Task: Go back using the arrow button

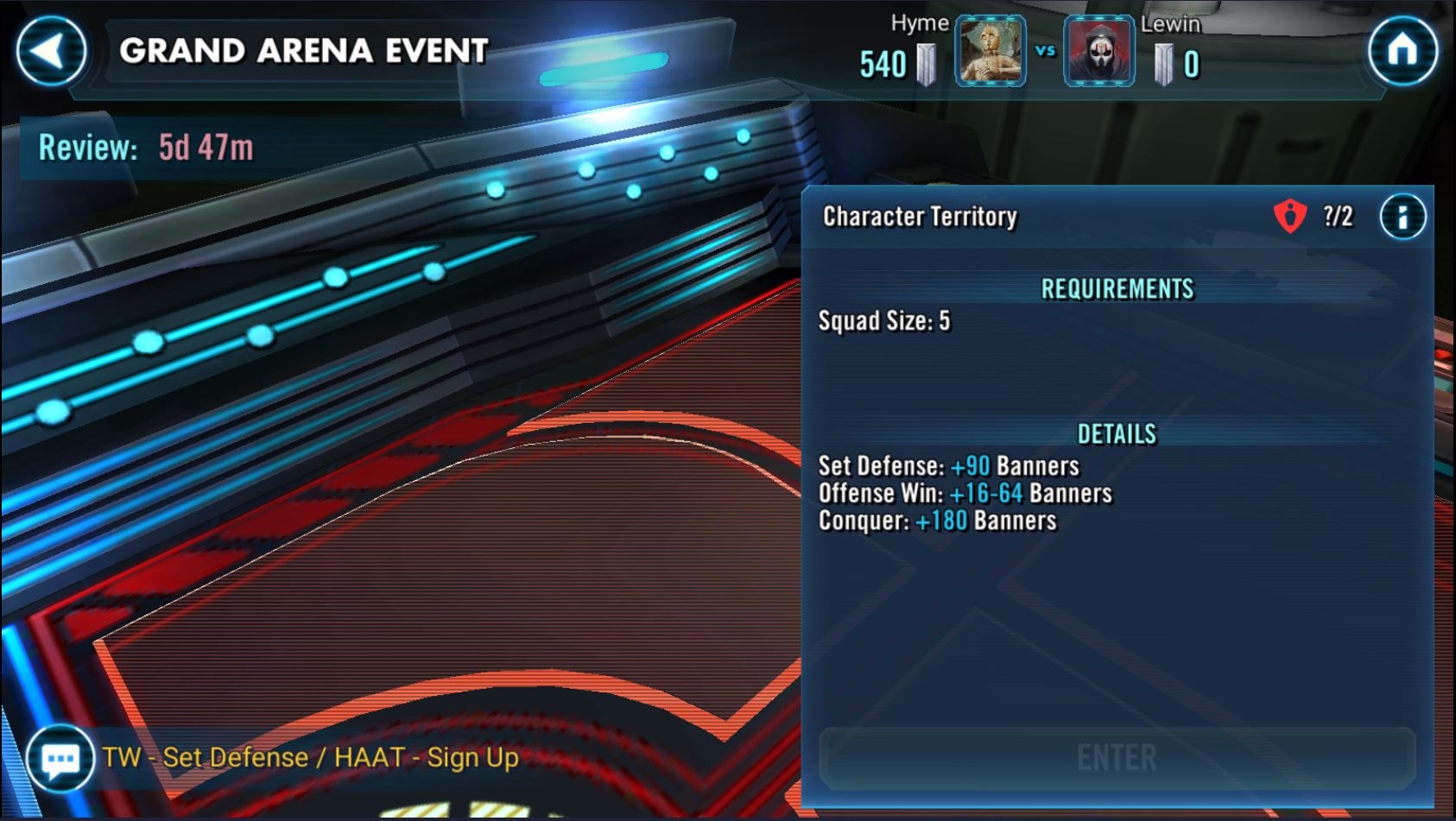Action: tap(51, 51)
